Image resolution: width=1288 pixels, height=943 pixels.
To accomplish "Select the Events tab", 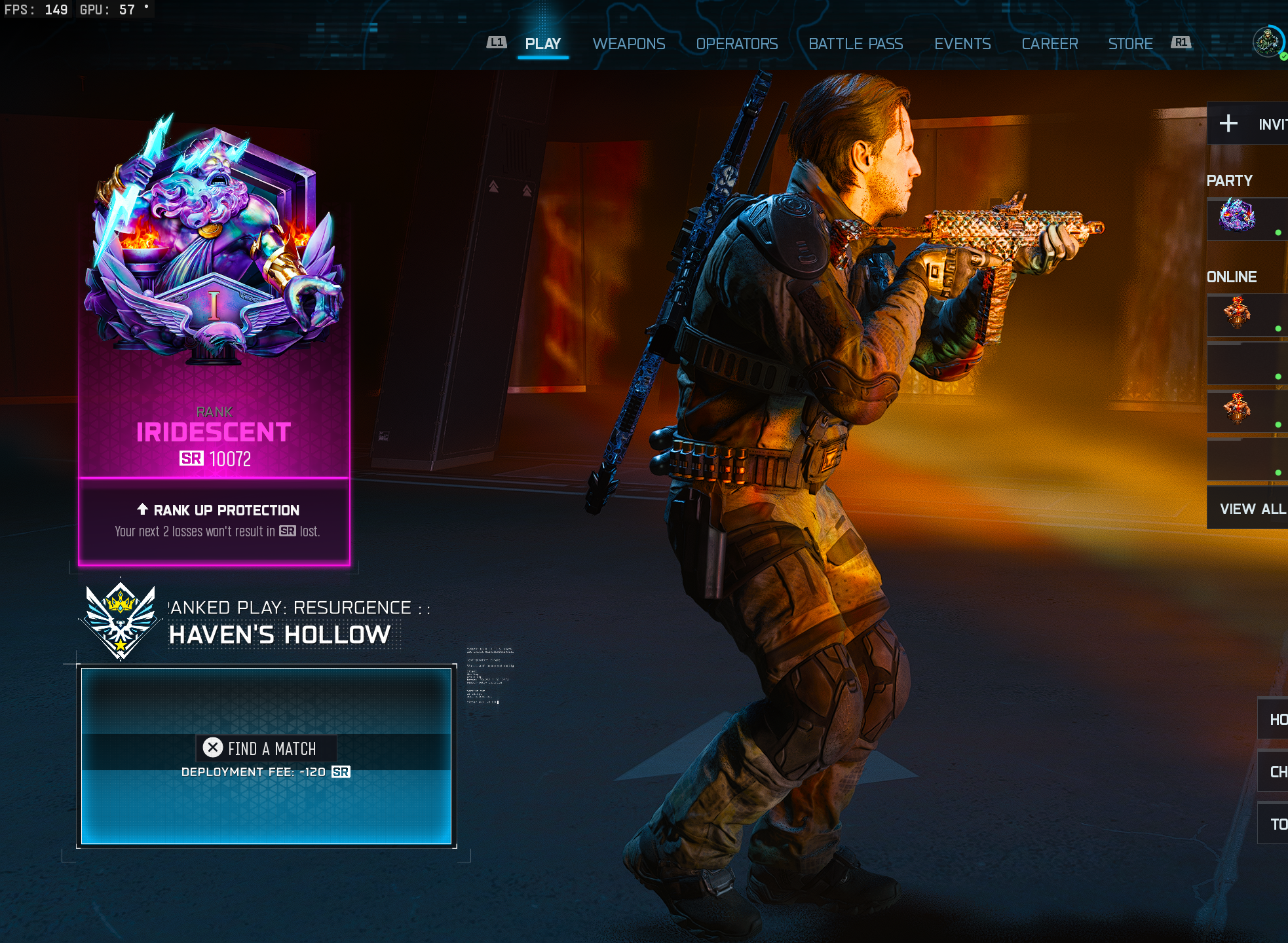I will tap(962, 44).
